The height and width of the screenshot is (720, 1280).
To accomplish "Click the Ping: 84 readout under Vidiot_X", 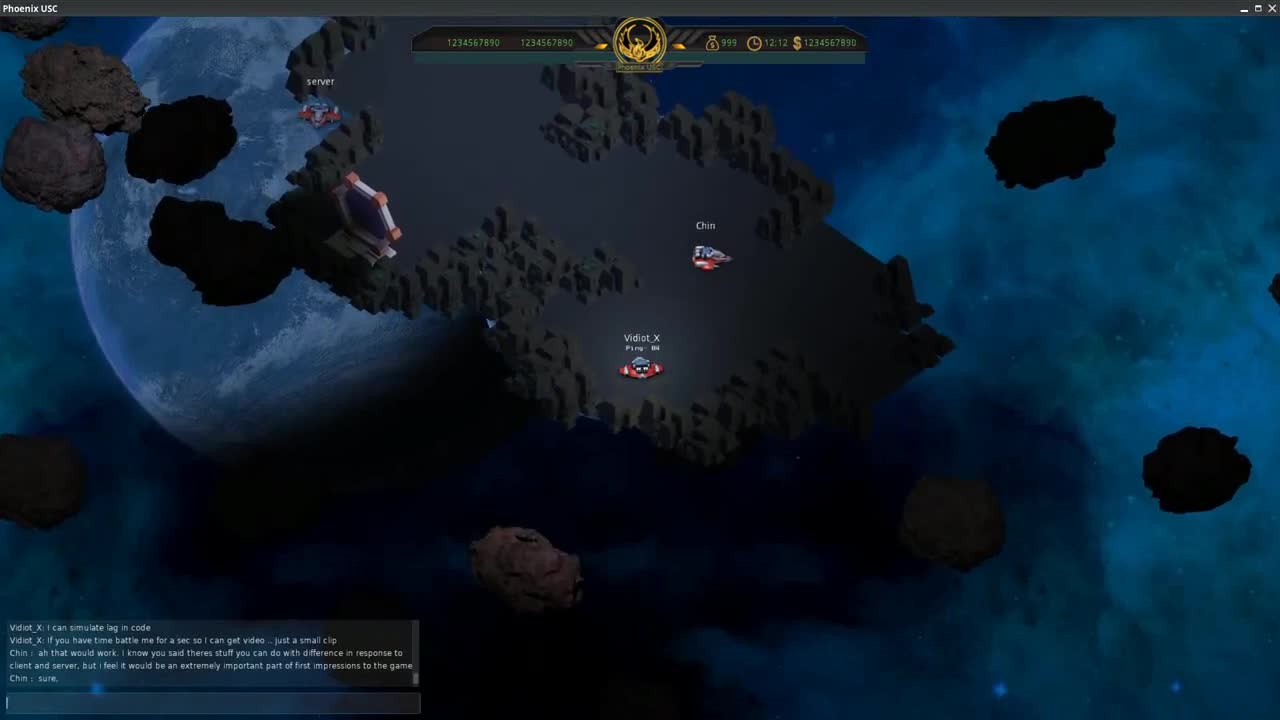I will click(x=641, y=349).
